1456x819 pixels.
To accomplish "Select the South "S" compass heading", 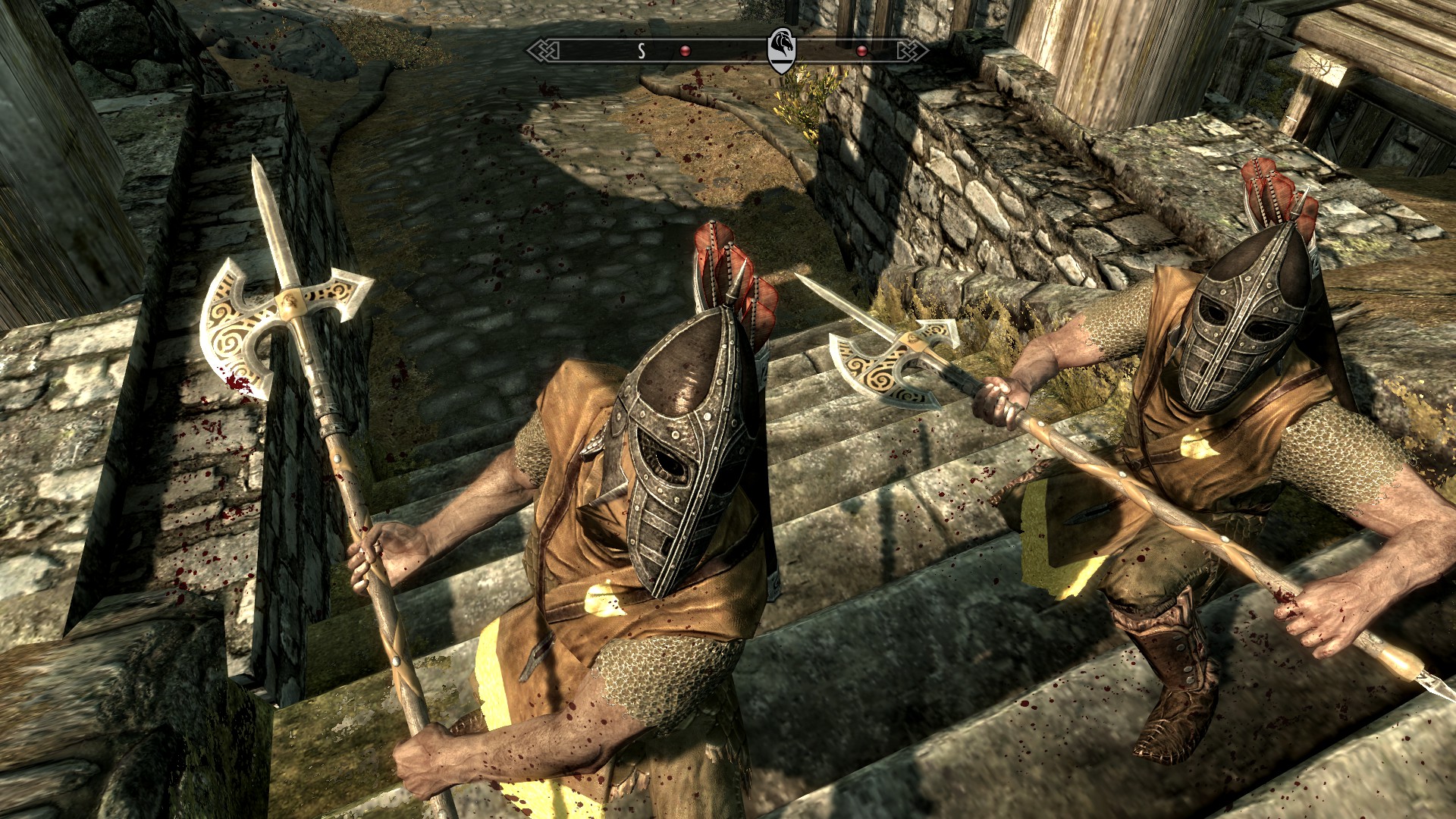I will tap(642, 51).
